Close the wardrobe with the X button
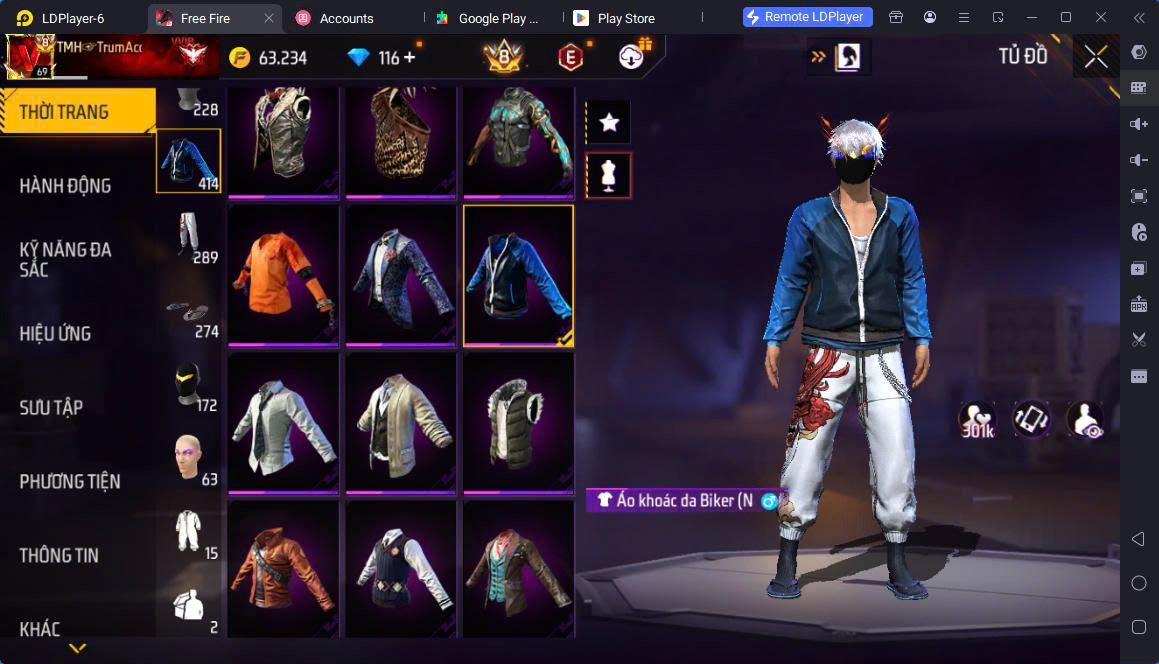1159x664 pixels. tap(1095, 57)
